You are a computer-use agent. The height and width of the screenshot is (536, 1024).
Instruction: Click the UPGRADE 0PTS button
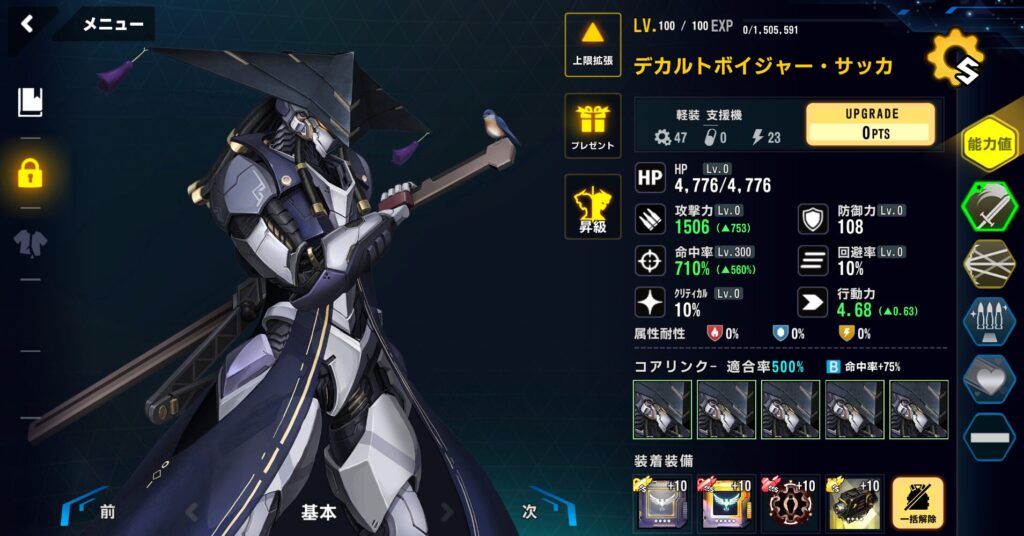(x=870, y=124)
